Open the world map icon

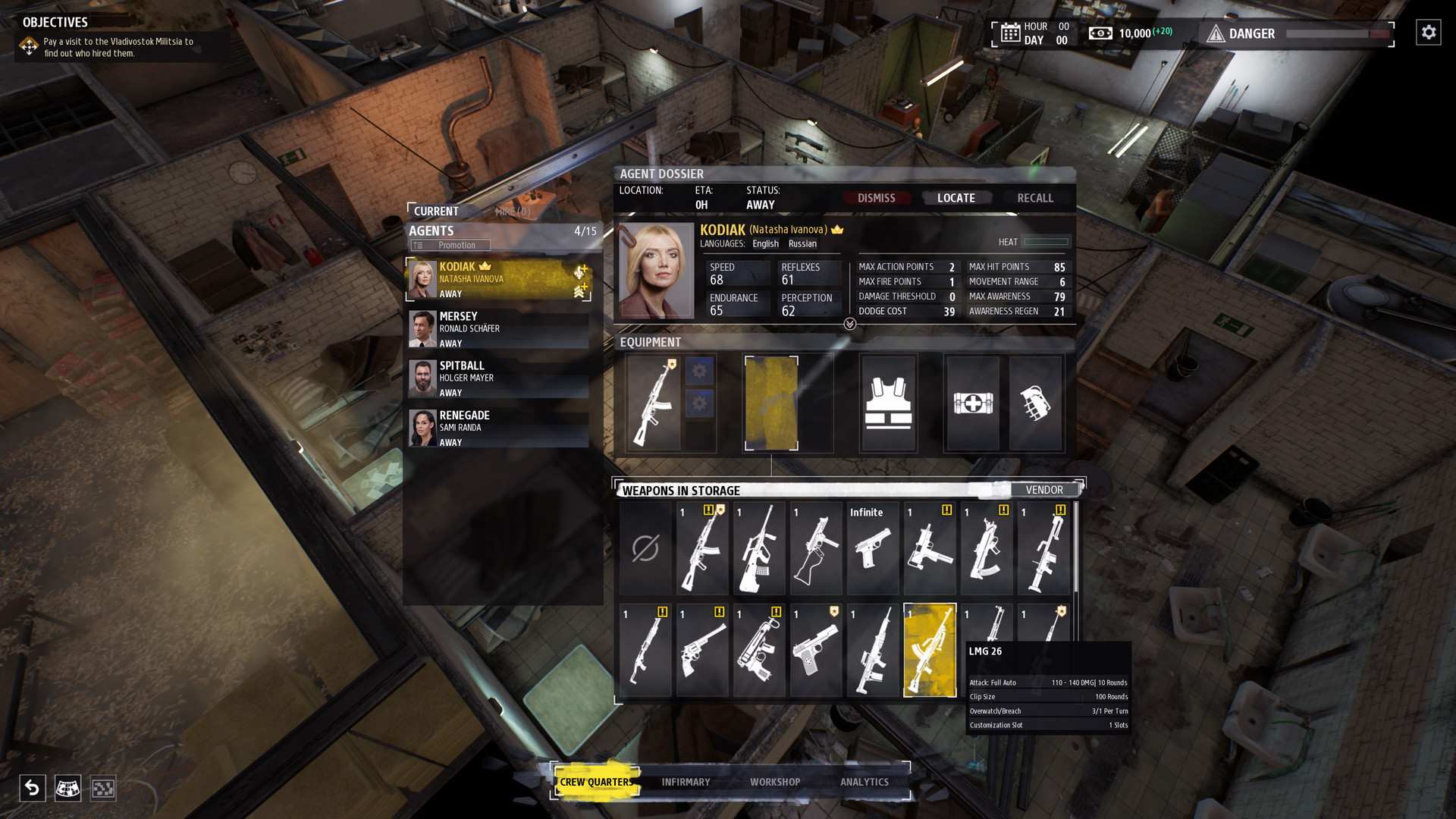point(68,789)
